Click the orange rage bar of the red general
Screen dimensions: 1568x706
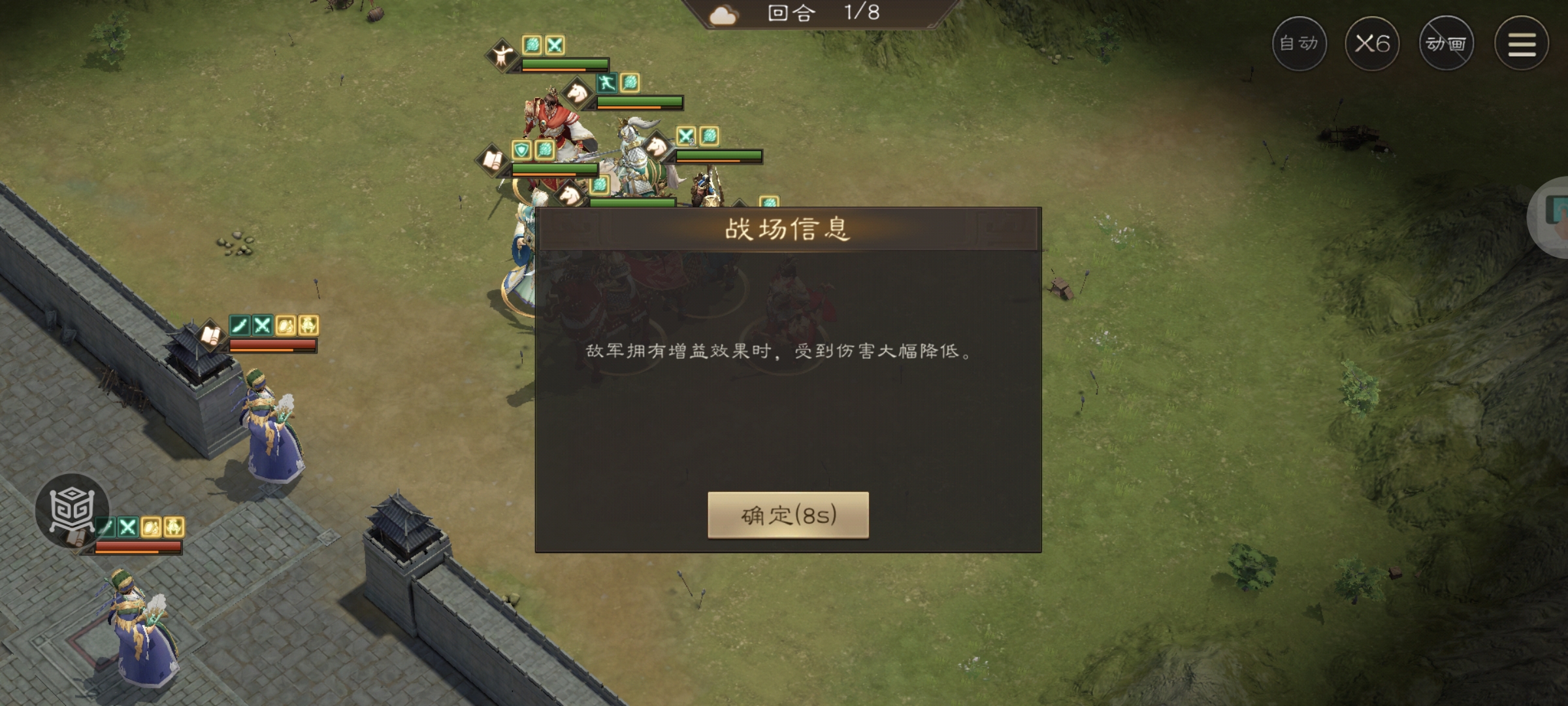[x=627, y=107]
